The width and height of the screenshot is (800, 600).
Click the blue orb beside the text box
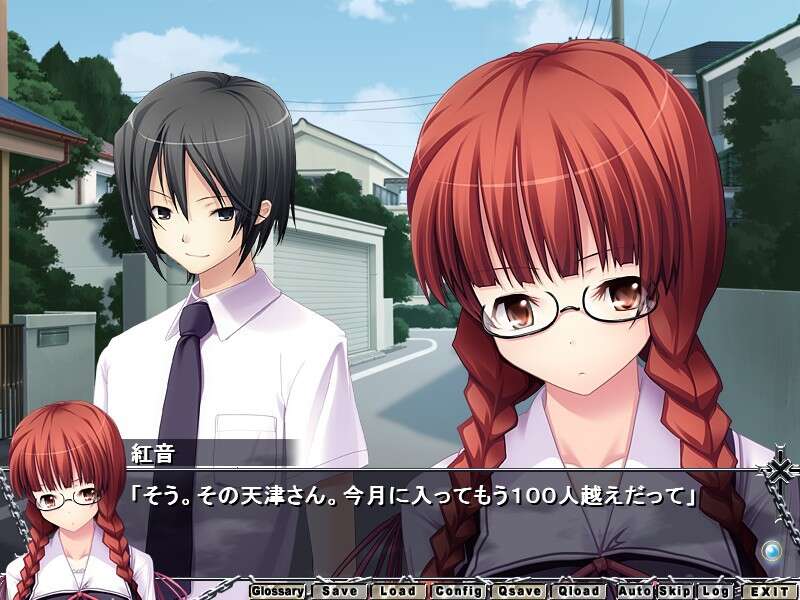771,551
